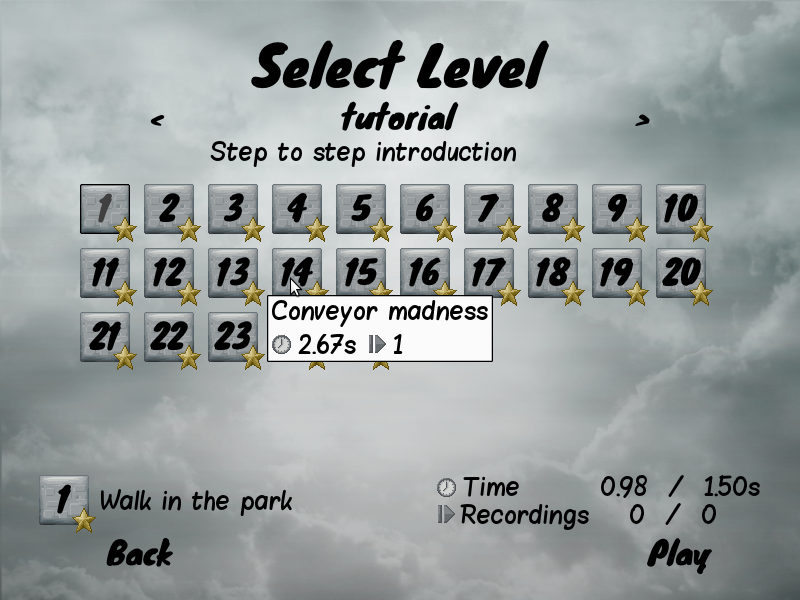Viewport: 800px width, 600px height.
Task: Pick level 11 tile
Action: click(x=104, y=273)
